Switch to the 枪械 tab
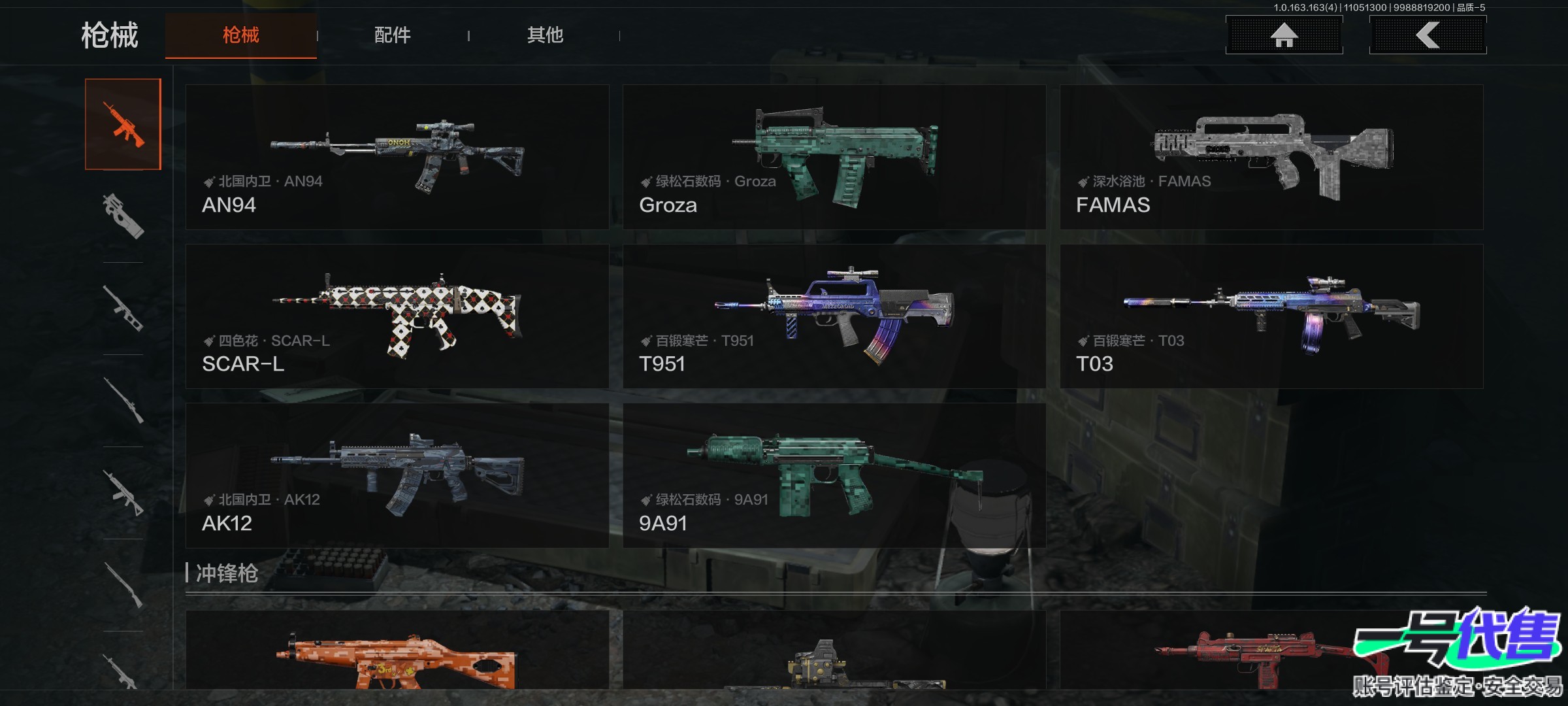 click(240, 35)
